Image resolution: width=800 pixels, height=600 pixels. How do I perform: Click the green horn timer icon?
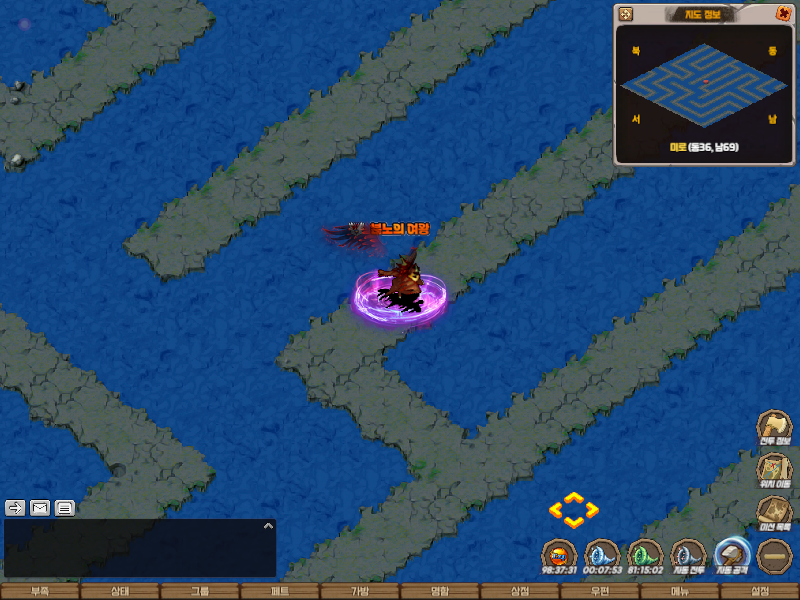pyautogui.click(x=646, y=555)
